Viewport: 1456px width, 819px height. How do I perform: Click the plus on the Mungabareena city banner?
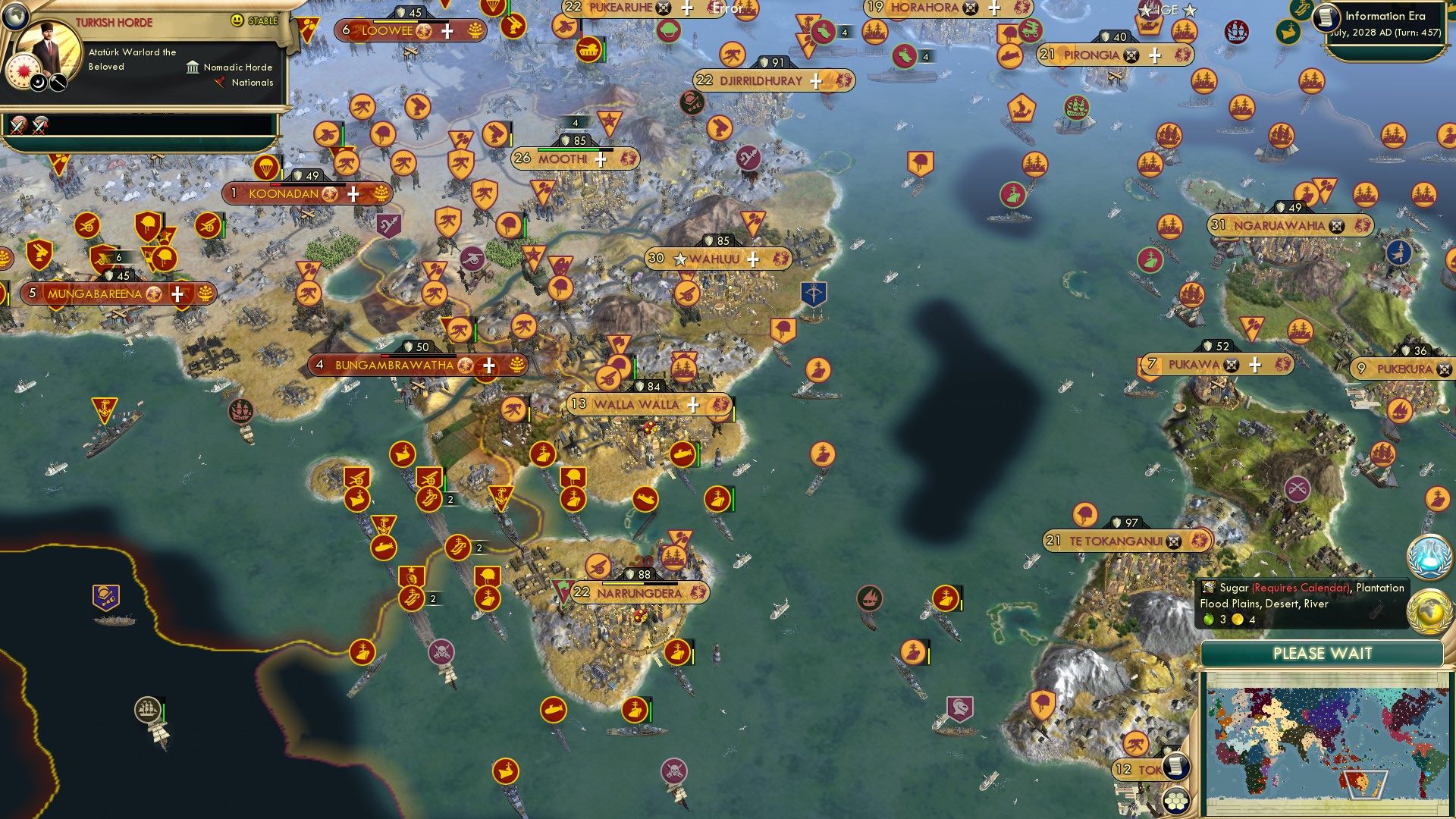tap(177, 292)
